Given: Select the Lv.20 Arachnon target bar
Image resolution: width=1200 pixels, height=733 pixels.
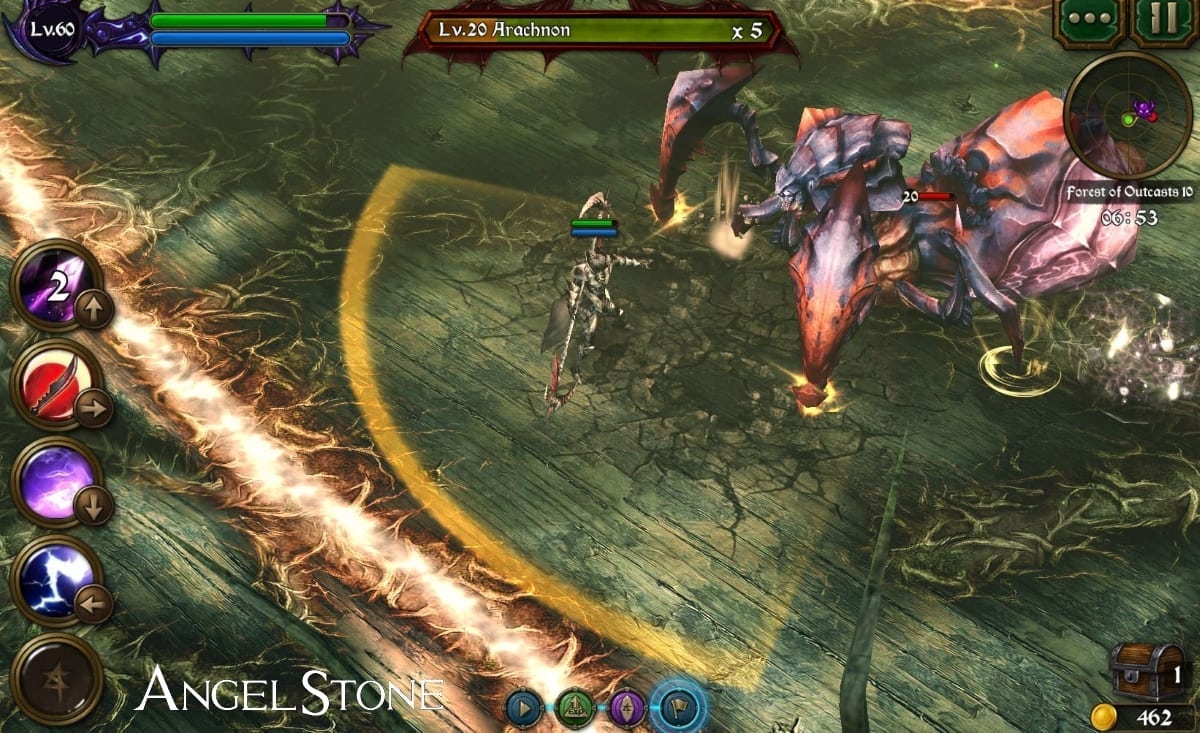Looking at the screenshot, I should [x=600, y=31].
